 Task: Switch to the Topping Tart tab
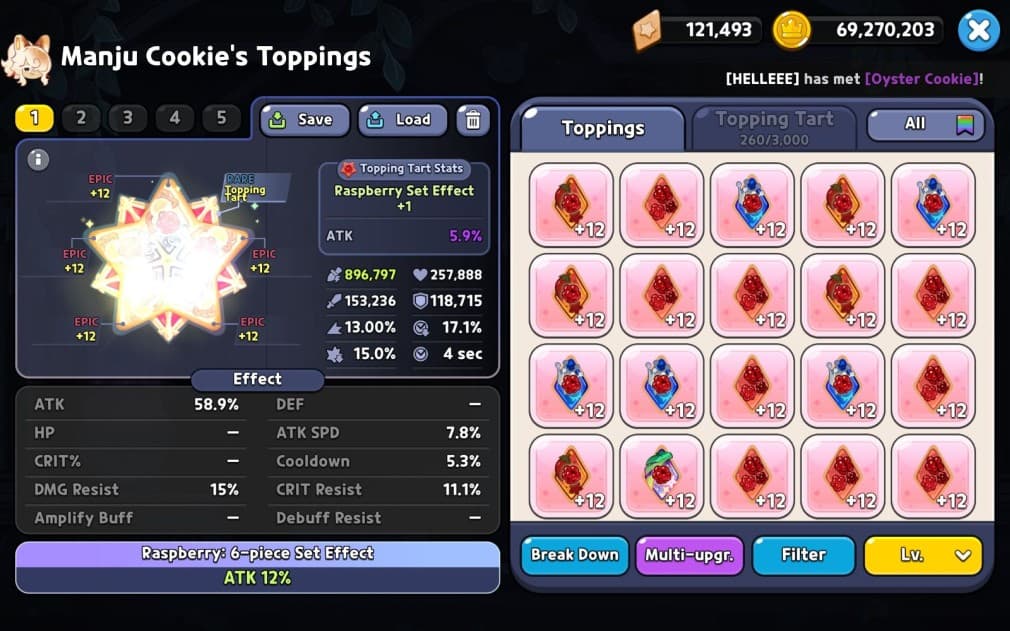click(774, 127)
